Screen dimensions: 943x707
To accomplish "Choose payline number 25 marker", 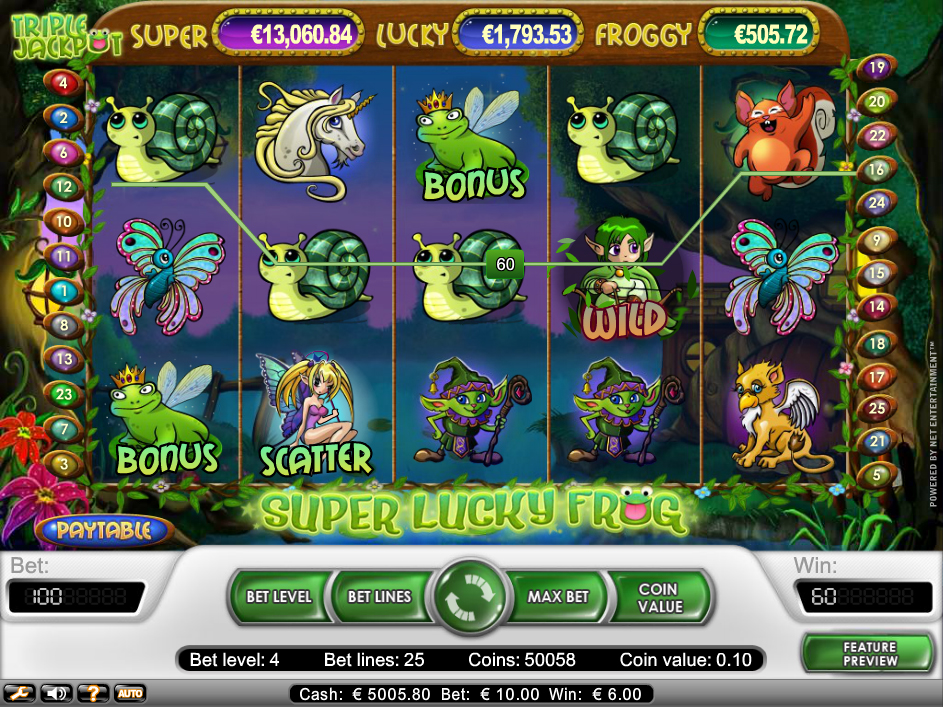I will click(x=877, y=408).
